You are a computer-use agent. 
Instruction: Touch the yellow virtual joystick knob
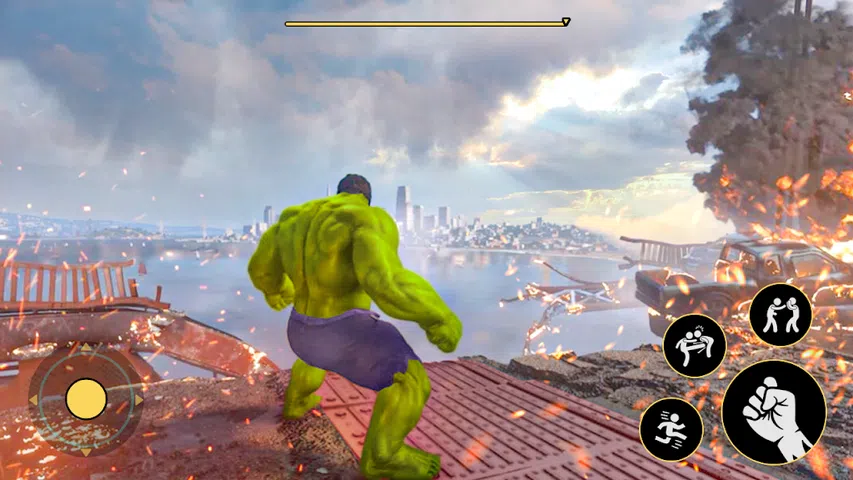pos(86,399)
